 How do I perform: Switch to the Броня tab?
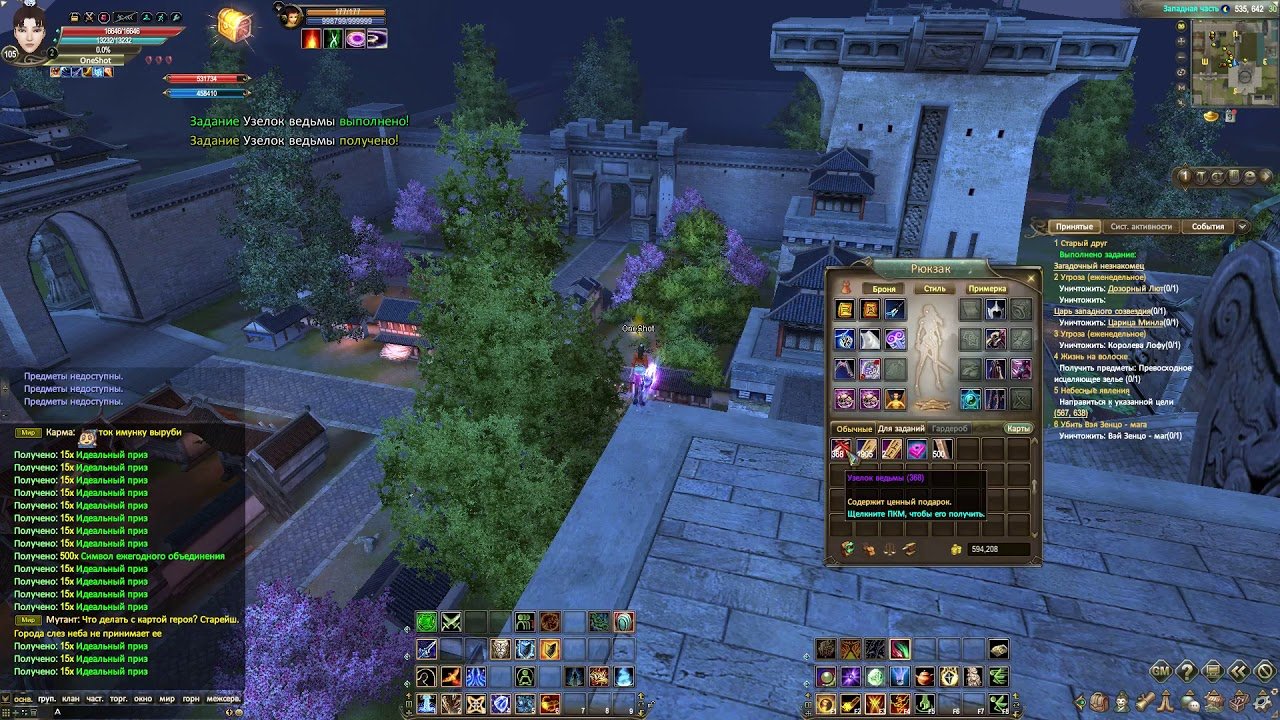(x=884, y=288)
